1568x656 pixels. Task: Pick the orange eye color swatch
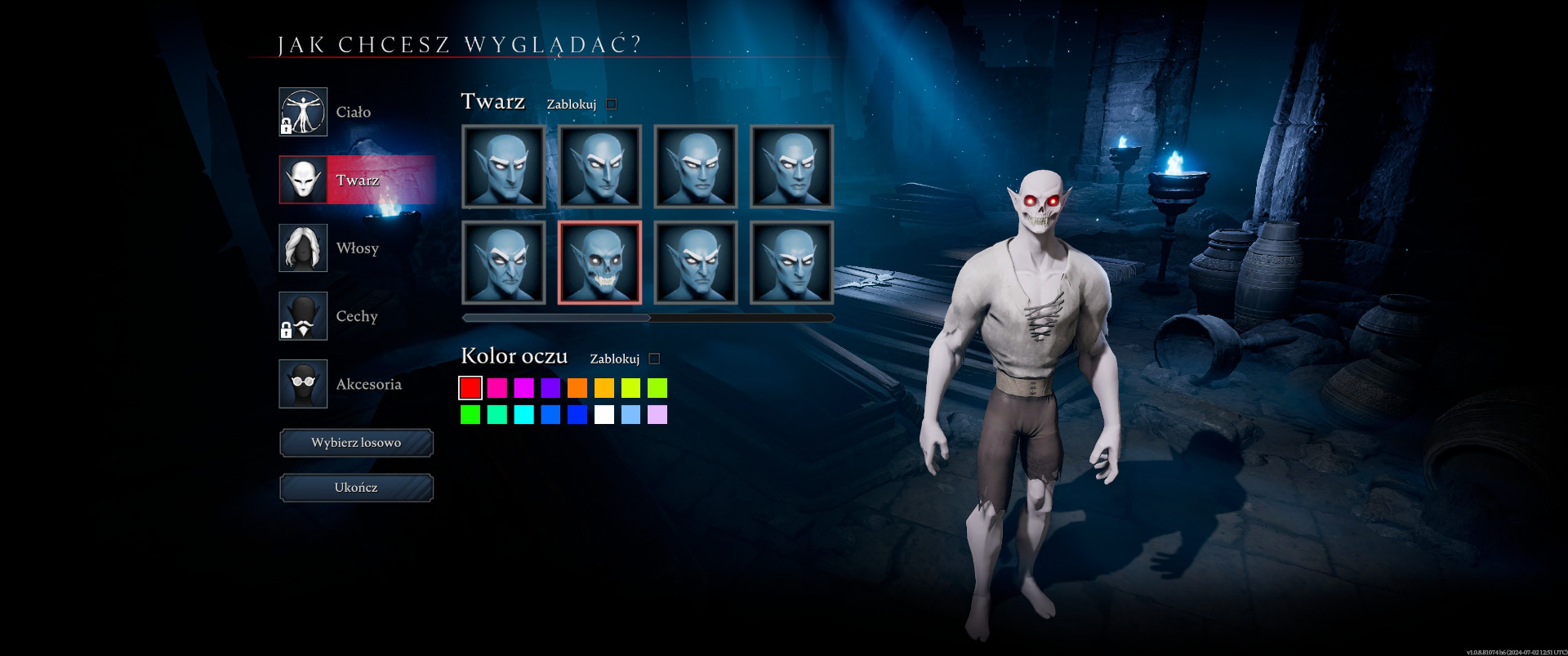point(577,387)
